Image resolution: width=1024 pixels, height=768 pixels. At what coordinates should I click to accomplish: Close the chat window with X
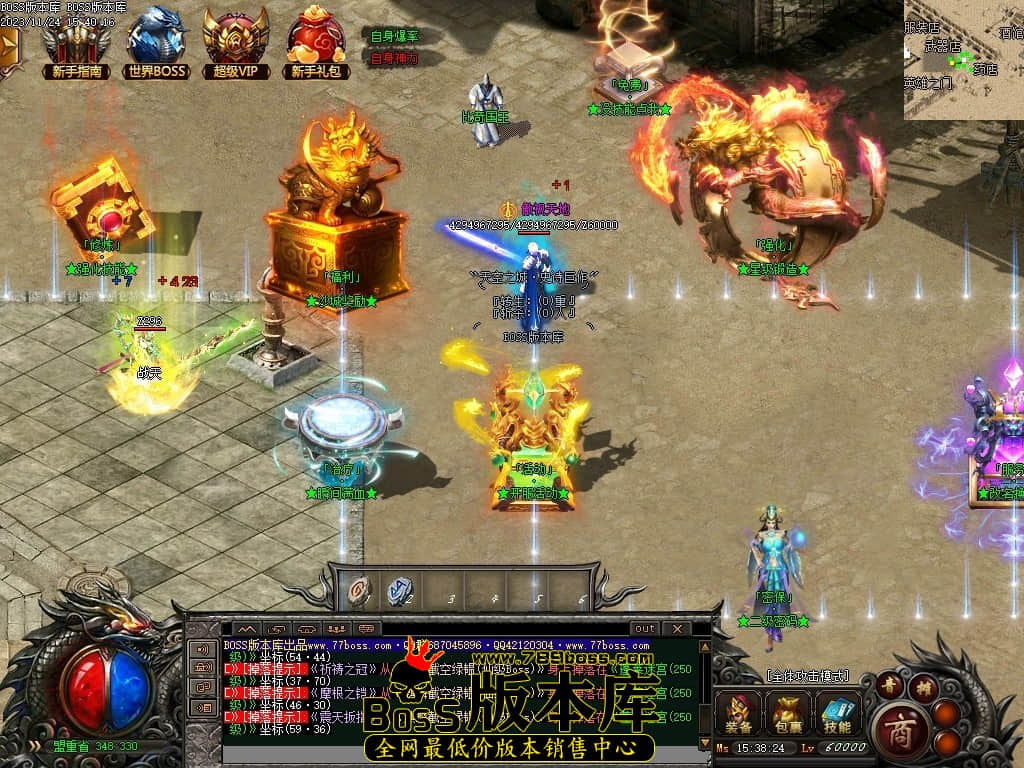677,628
